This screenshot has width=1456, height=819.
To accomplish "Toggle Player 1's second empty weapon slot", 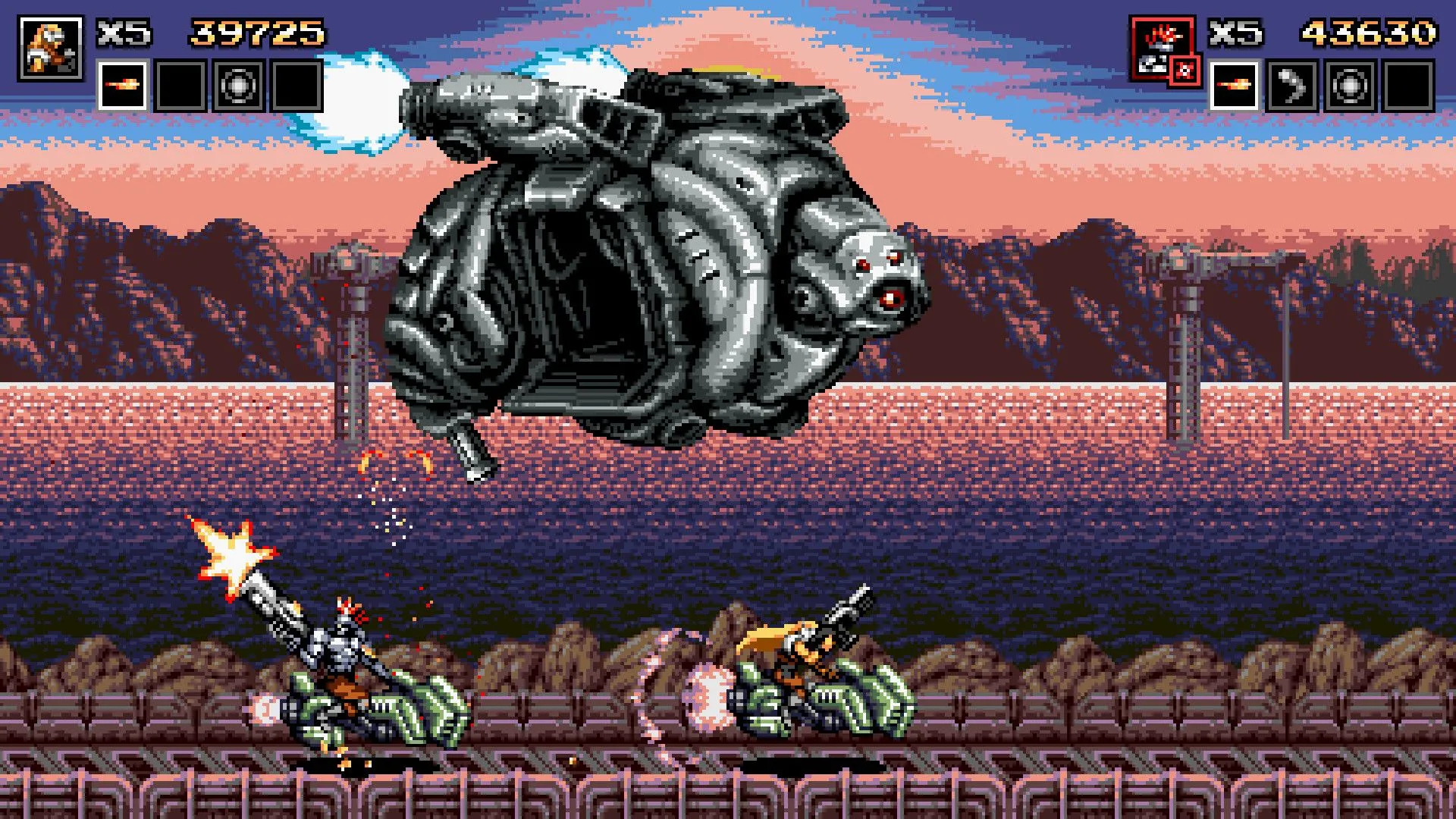I will [x=180, y=83].
